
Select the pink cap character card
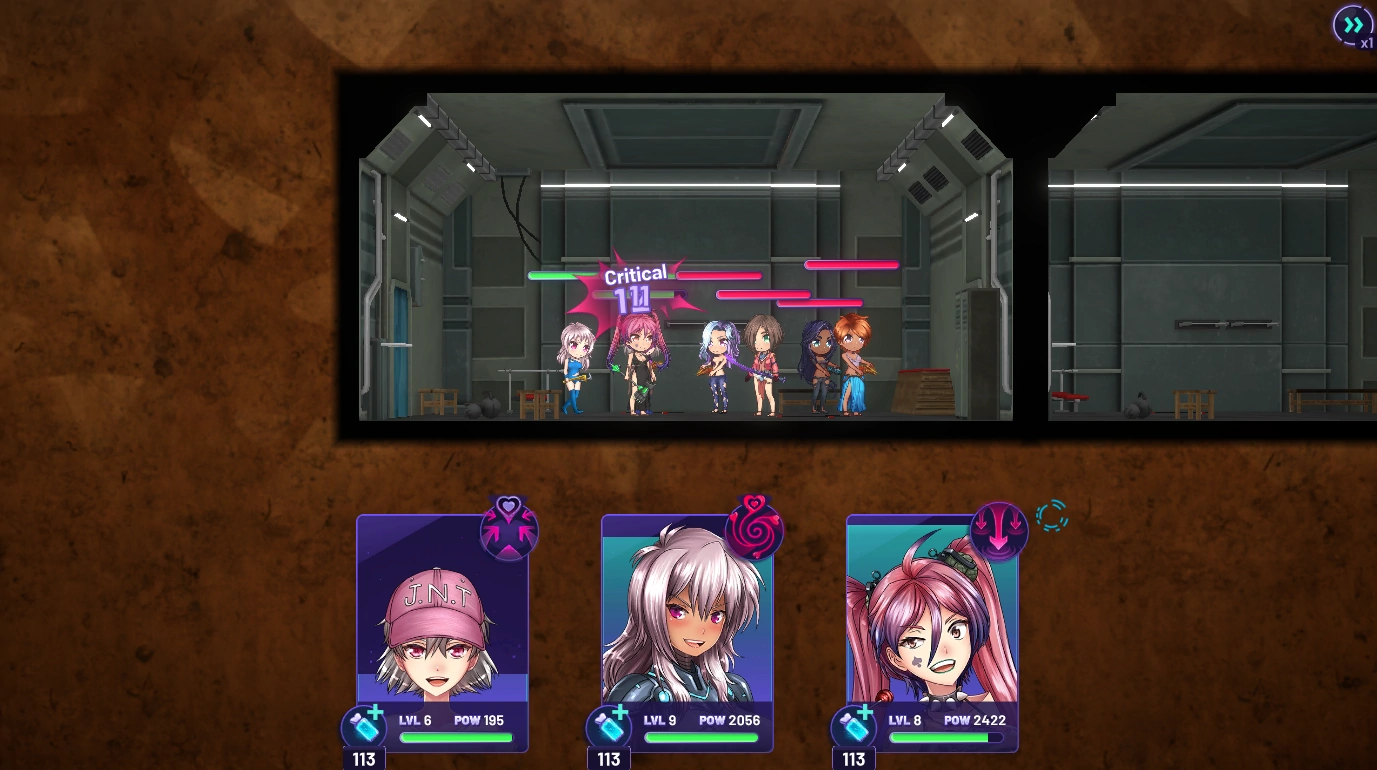click(442, 620)
